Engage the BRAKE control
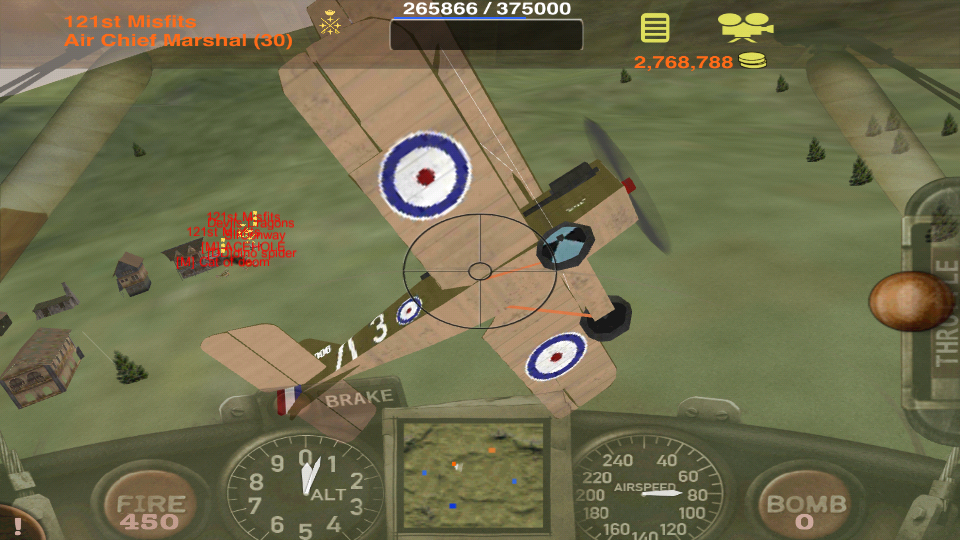 pos(359,397)
